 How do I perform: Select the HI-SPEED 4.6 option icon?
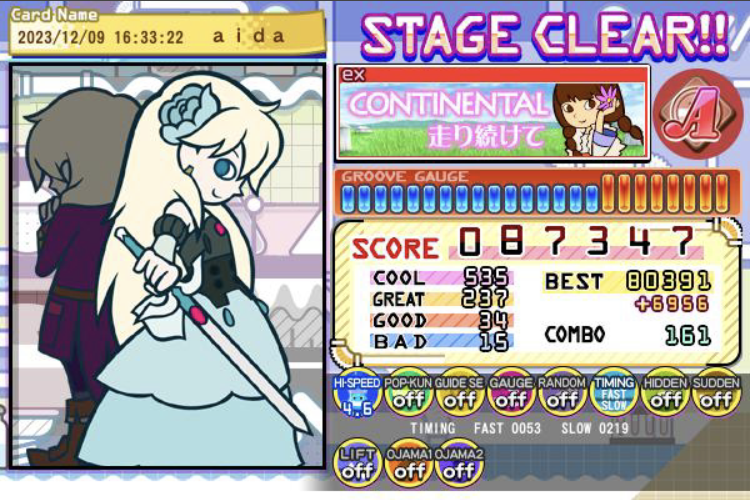[x=357, y=396]
